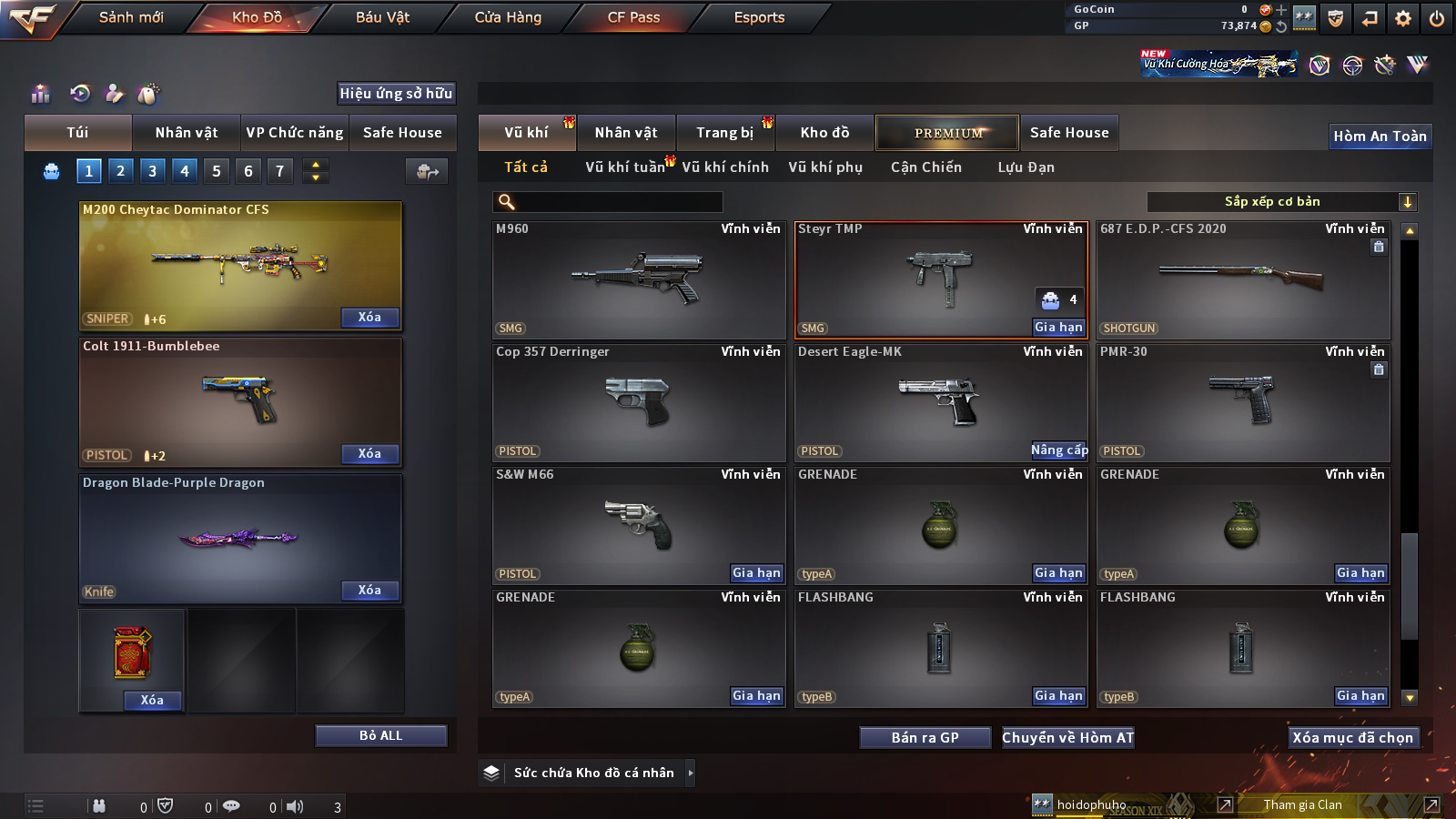
Task: Choose the M960 submachine gun tile
Action: point(639,280)
